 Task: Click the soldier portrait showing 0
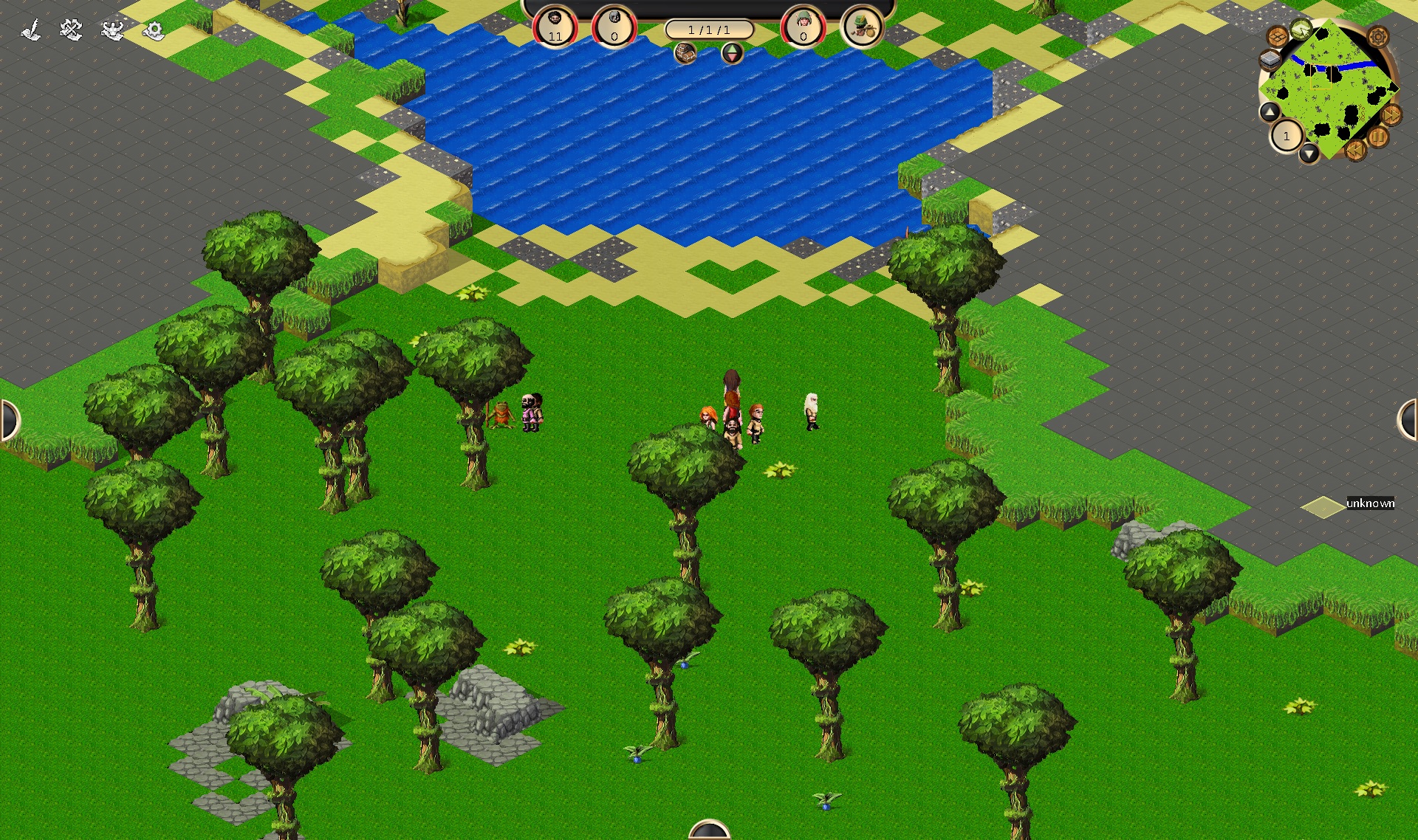click(803, 27)
